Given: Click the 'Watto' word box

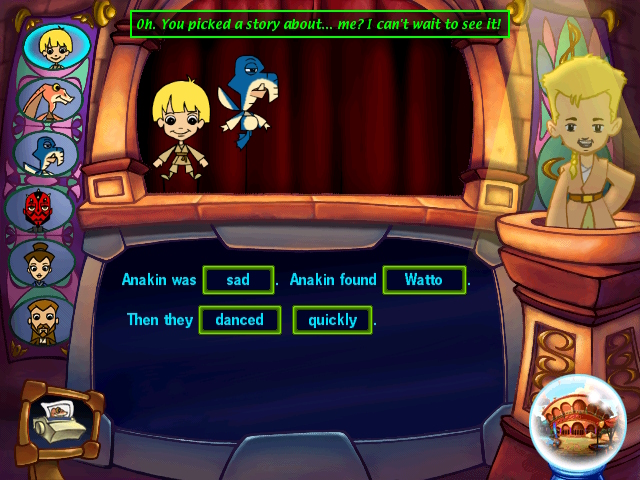Looking at the screenshot, I should coord(424,280).
